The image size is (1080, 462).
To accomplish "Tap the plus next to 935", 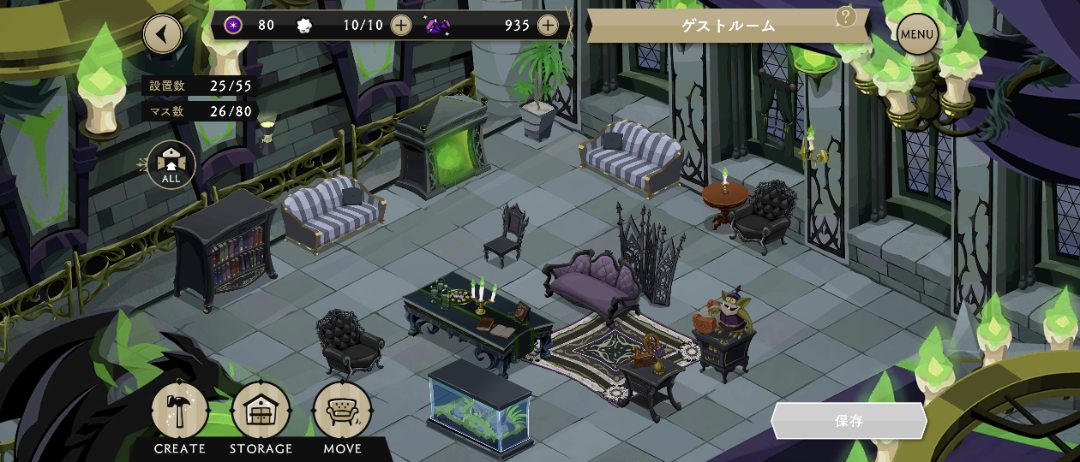I will coord(548,25).
